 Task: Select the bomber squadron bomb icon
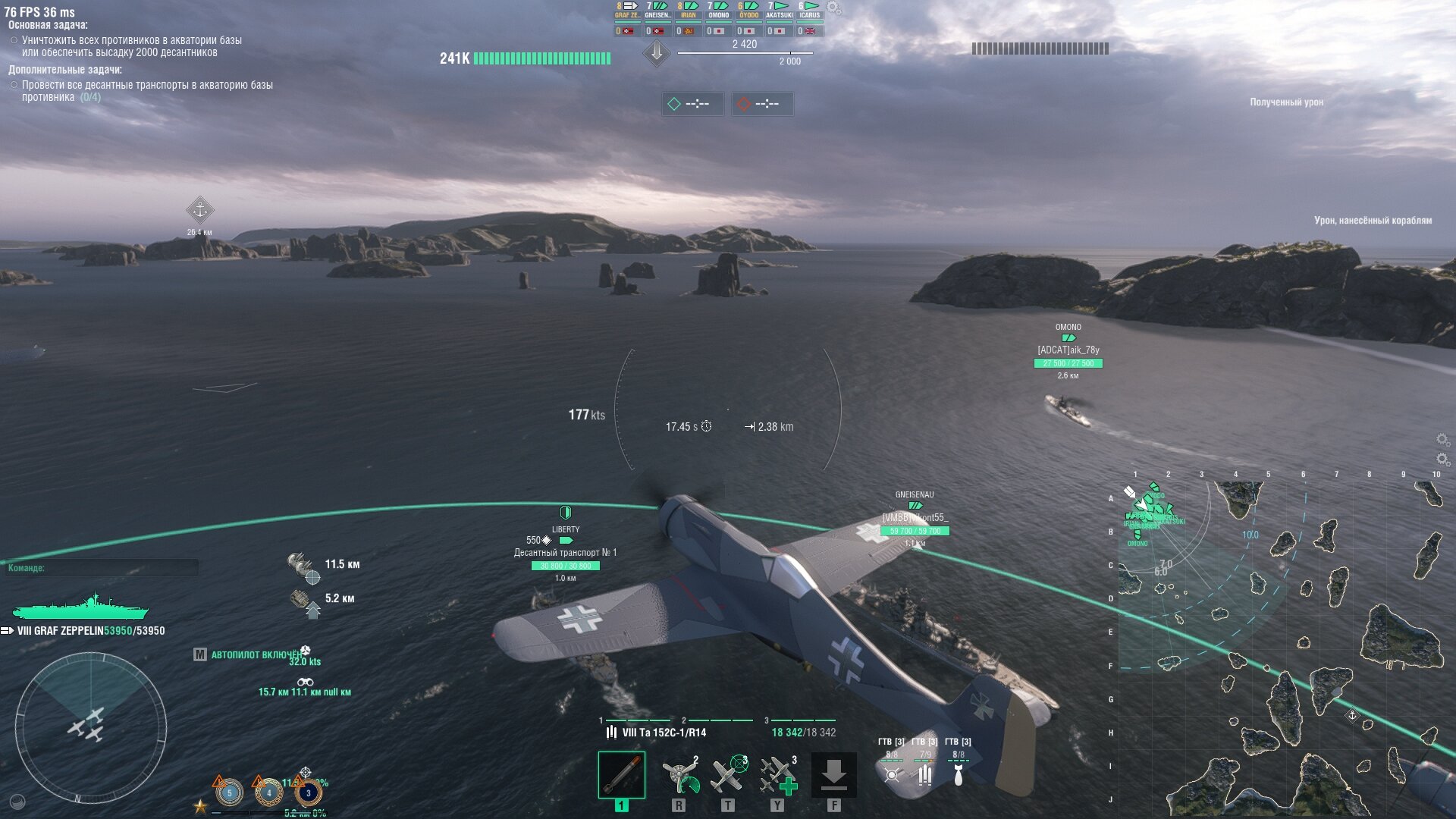tap(958, 775)
